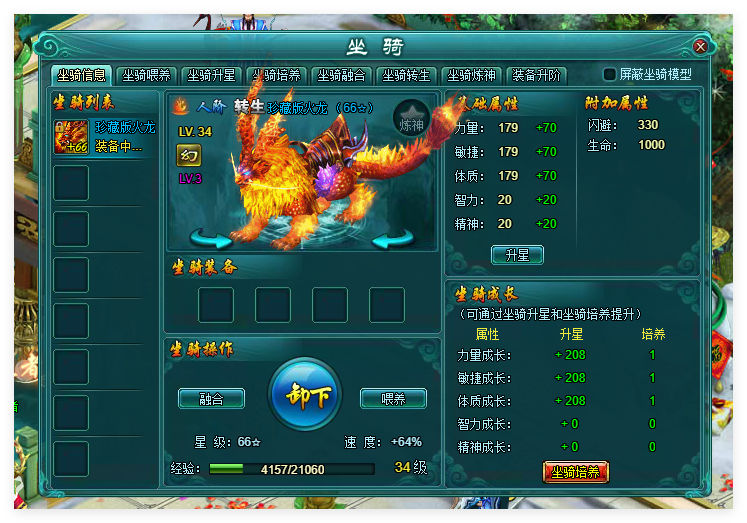This screenshot has width=747, height=523.
Task: Open the 坐骑培养 tab
Action: tap(277, 75)
